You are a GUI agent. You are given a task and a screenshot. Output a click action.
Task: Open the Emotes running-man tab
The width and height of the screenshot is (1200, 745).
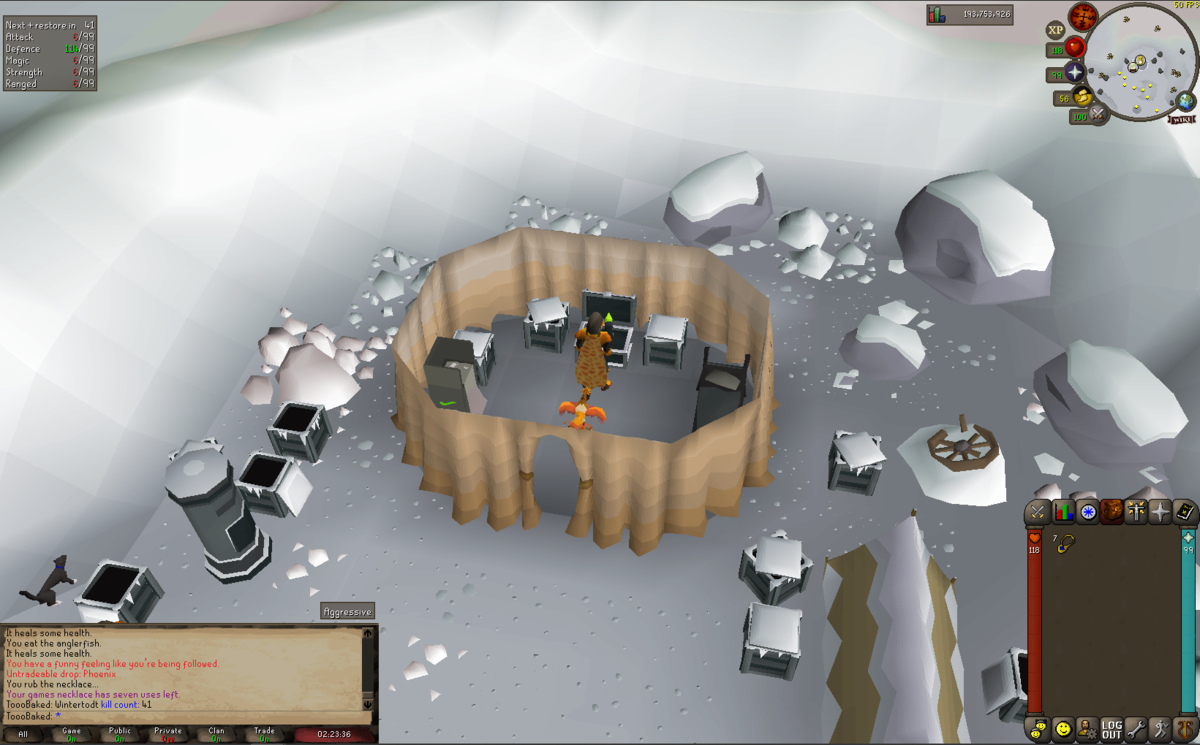click(1160, 728)
